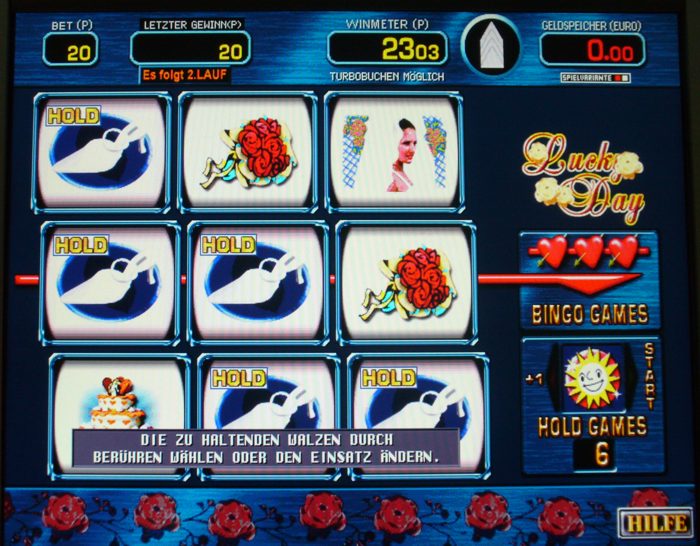This screenshot has width=700, height=546.
Task: Toggle hold on the bride reel
Action: click(393, 152)
